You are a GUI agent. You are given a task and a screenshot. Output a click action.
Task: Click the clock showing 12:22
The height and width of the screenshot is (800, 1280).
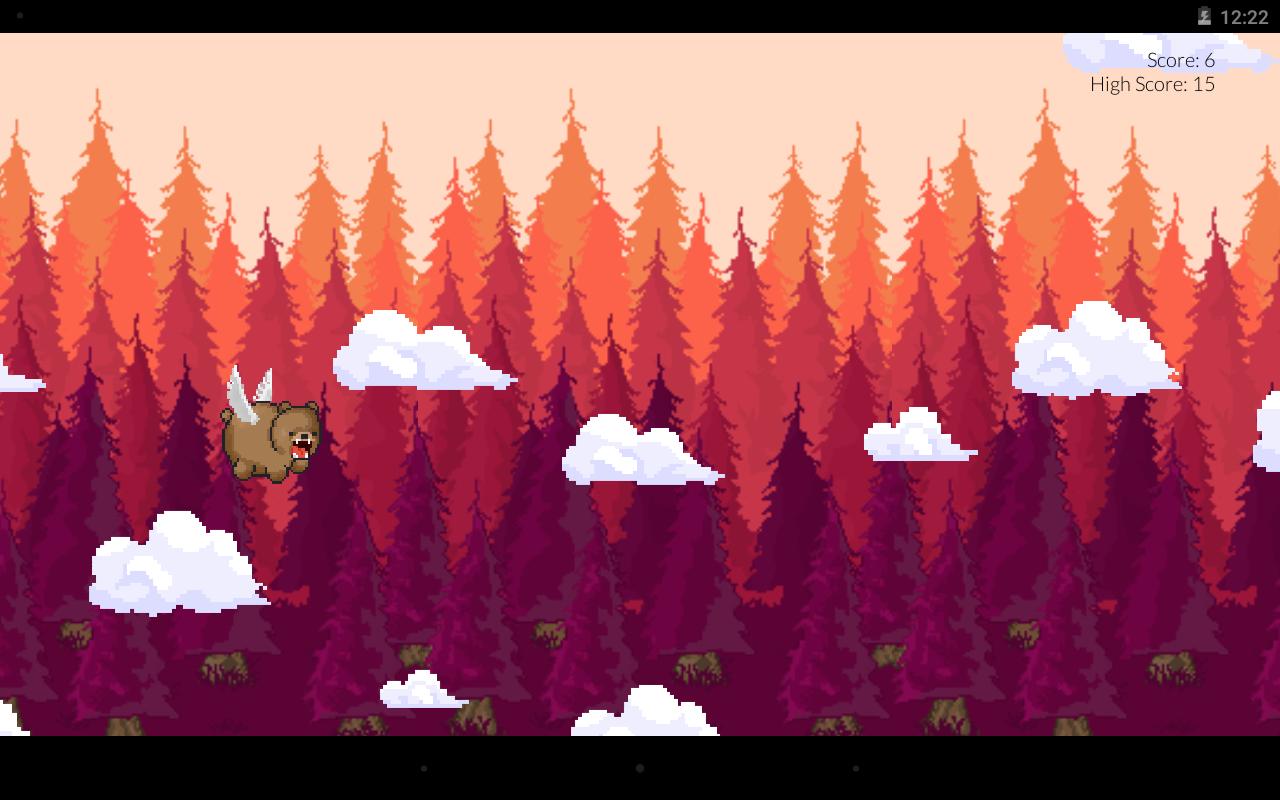click(1243, 16)
